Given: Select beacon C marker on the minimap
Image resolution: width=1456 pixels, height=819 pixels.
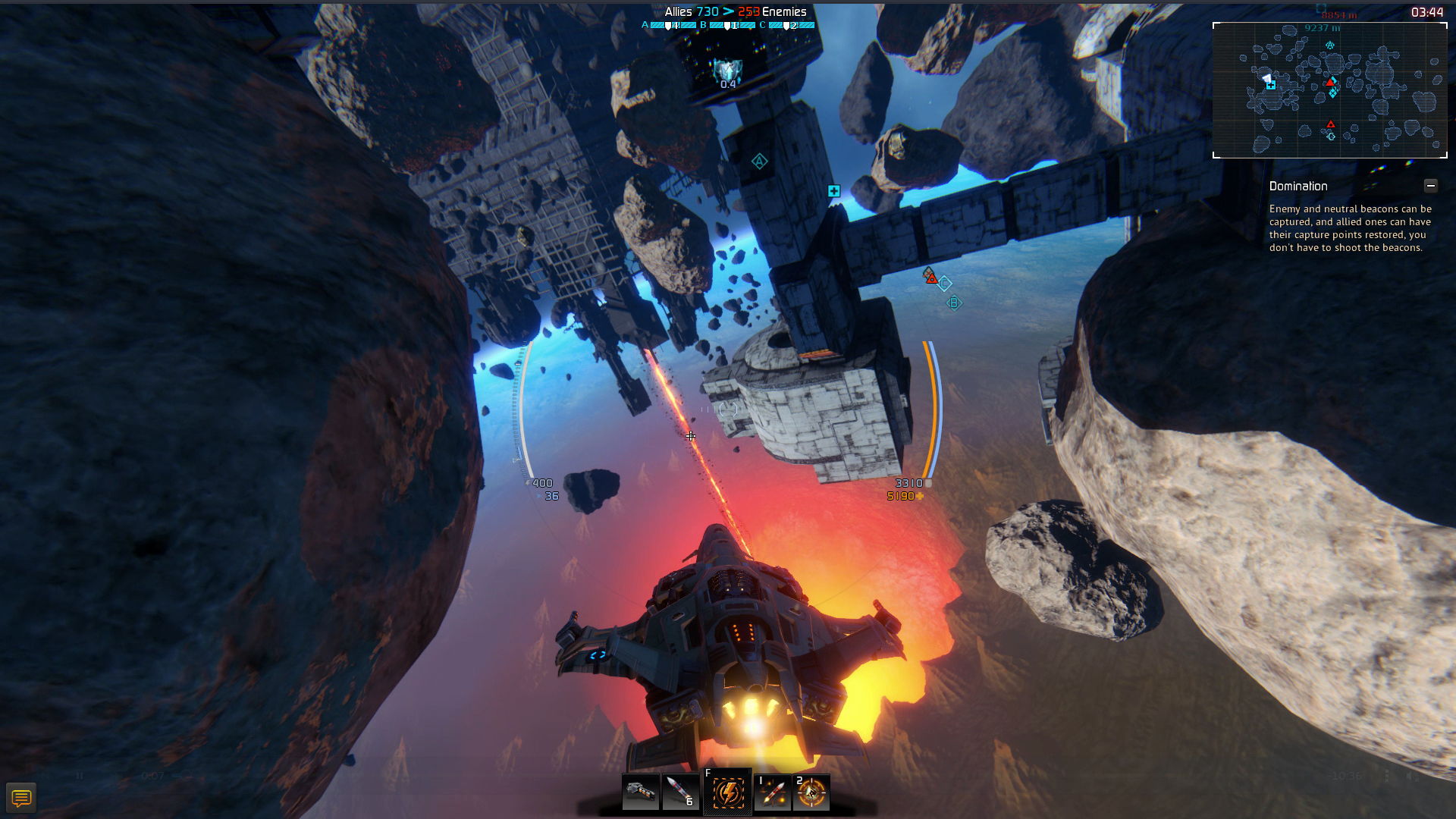Looking at the screenshot, I should tap(1331, 136).
